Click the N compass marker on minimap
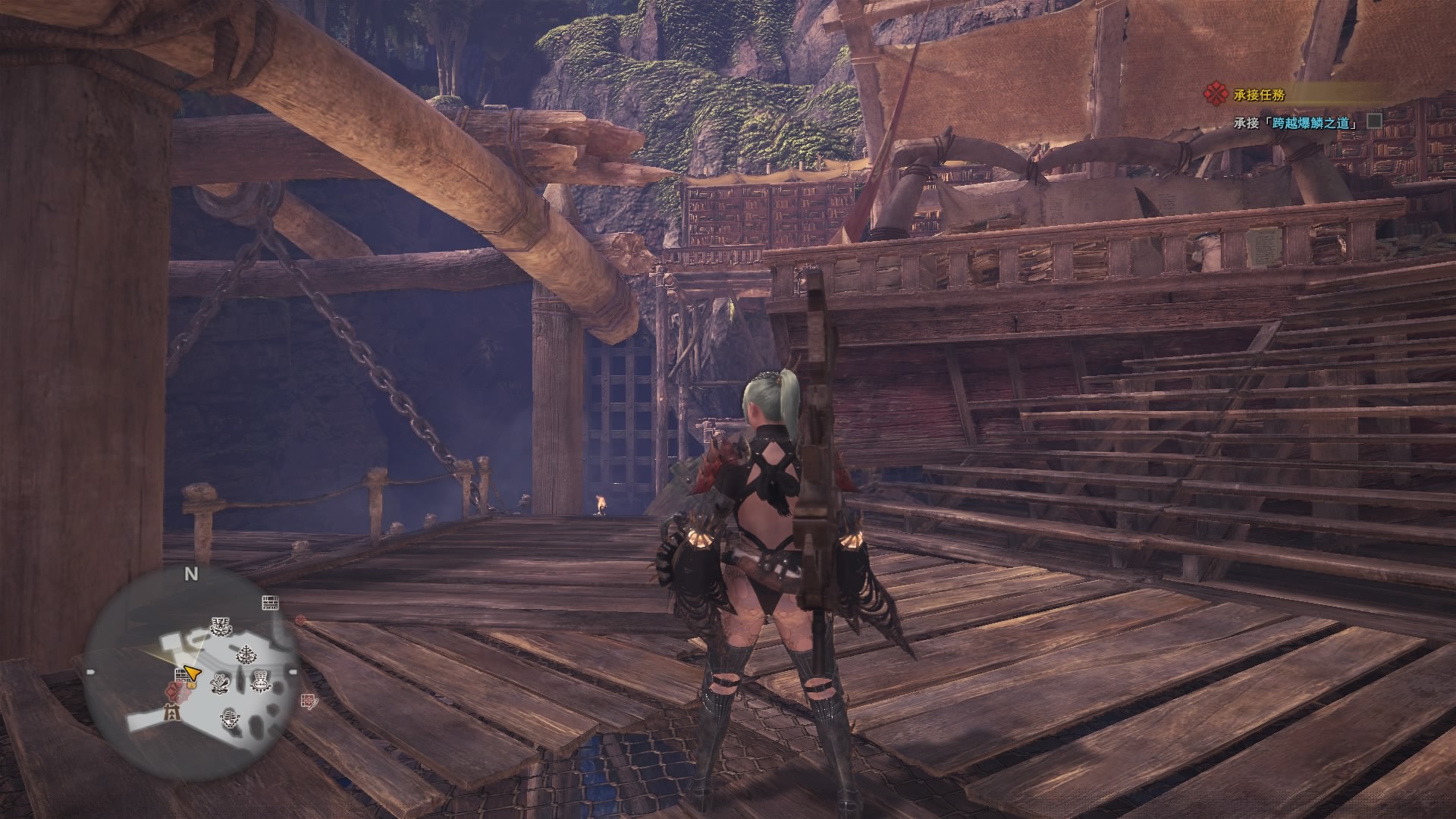The height and width of the screenshot is (819, 1456). pos(191,574)
